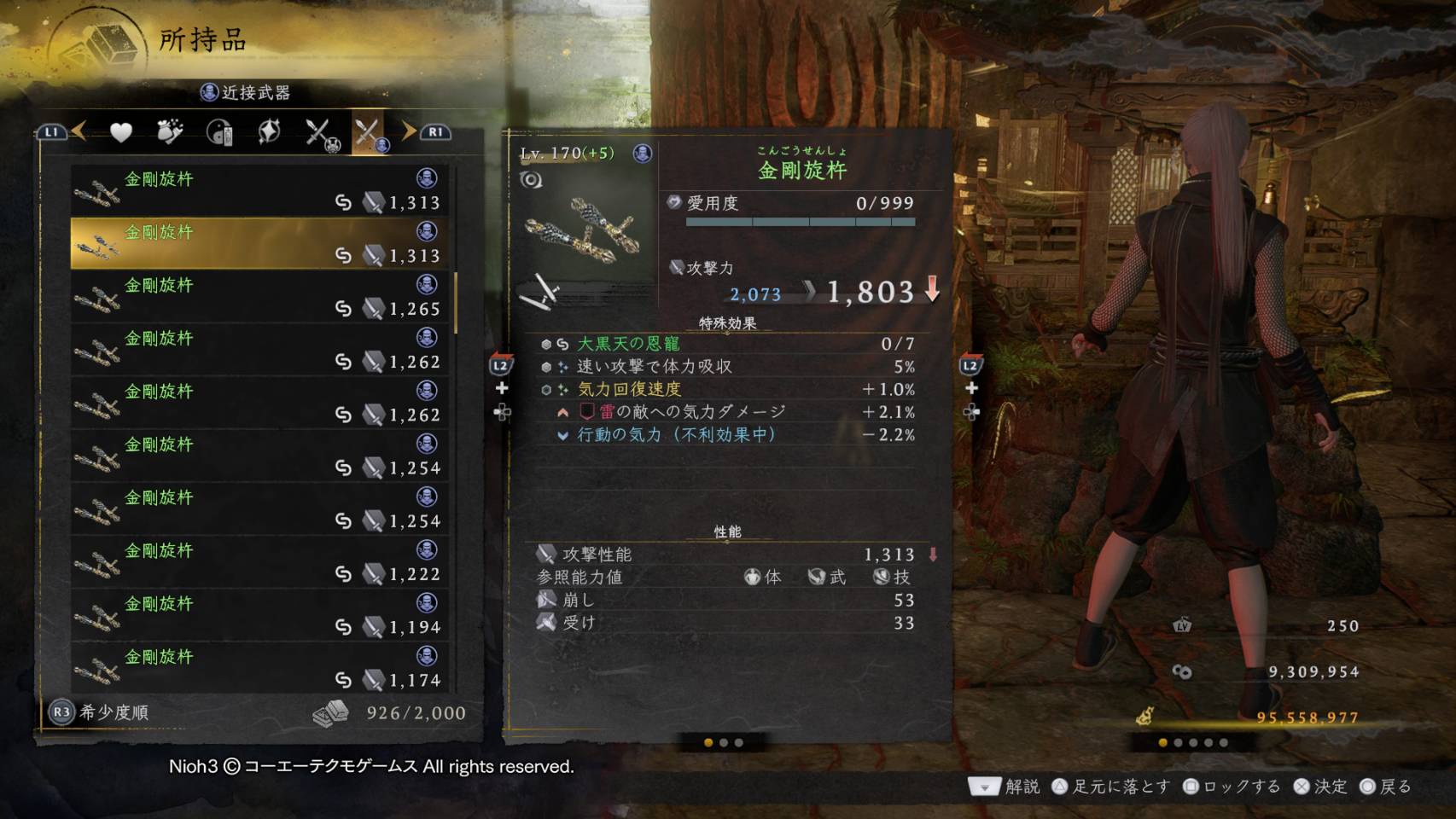
Task: Select the ninja melee weapons tab
Action: tap(369, 133)
